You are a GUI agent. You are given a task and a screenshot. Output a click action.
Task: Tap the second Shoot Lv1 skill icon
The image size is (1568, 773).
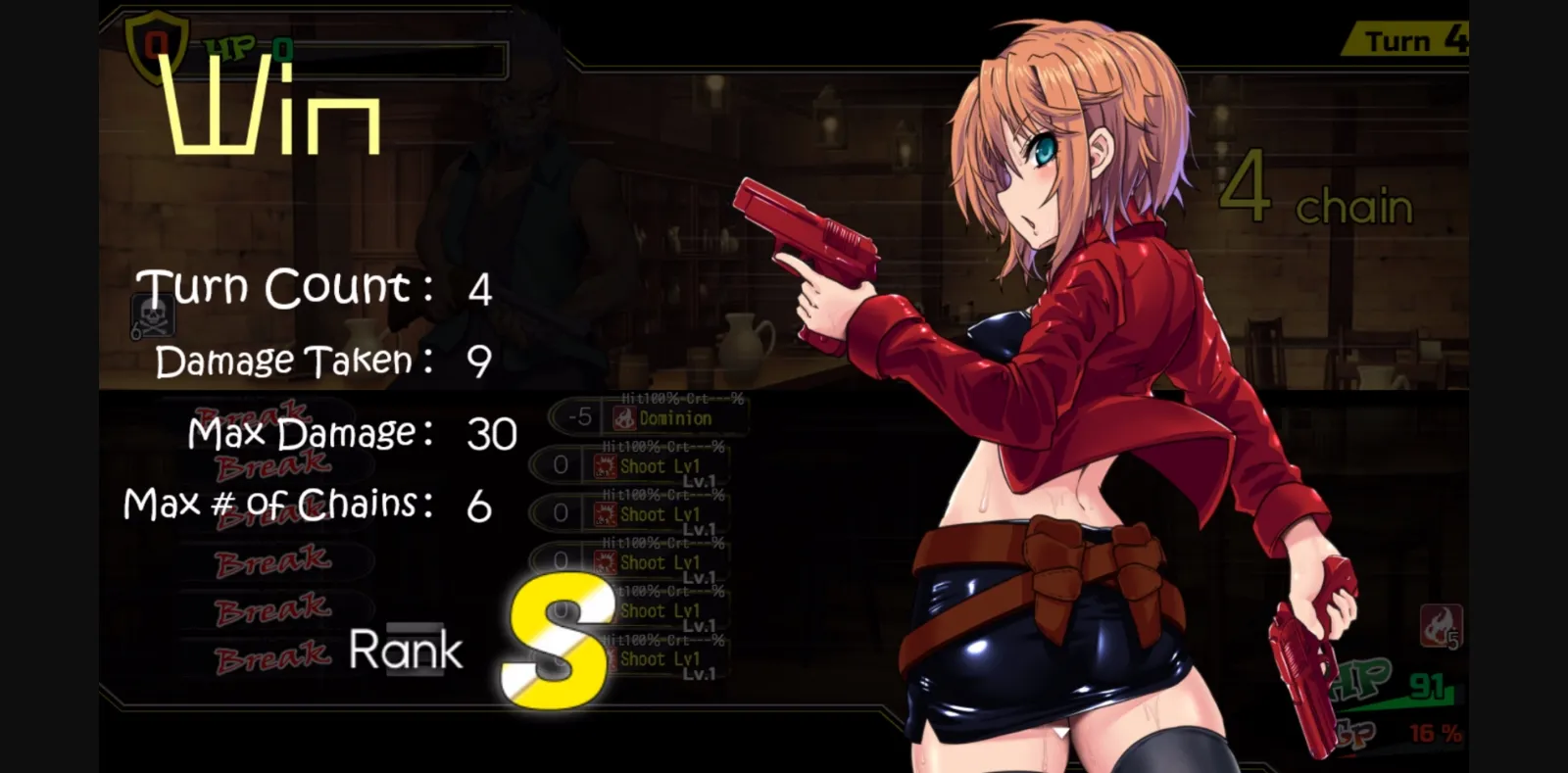[x=609, y=514]
